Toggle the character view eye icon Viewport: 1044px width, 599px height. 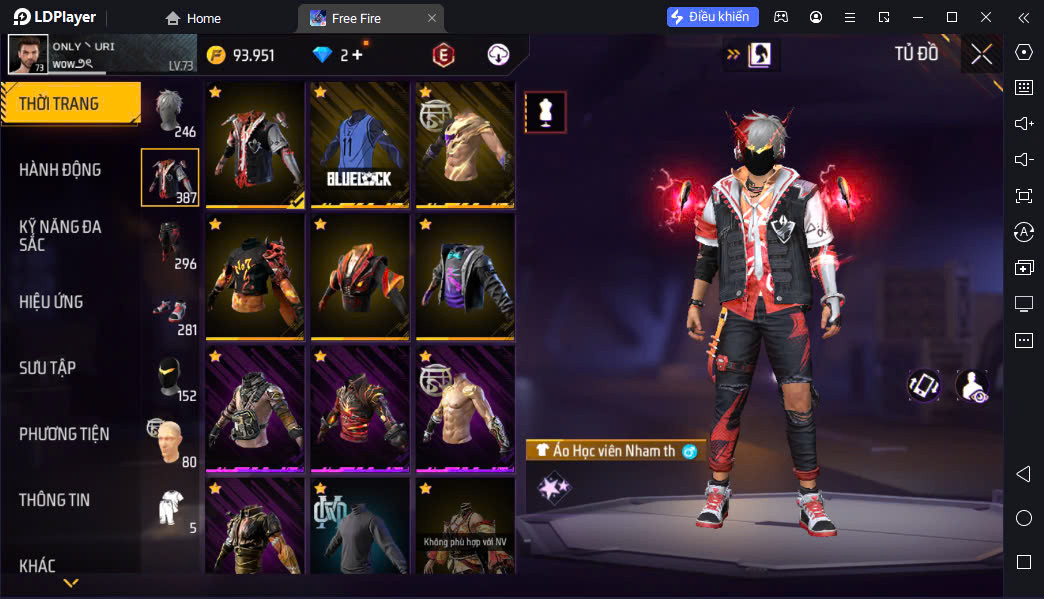[x=972, y=386]
